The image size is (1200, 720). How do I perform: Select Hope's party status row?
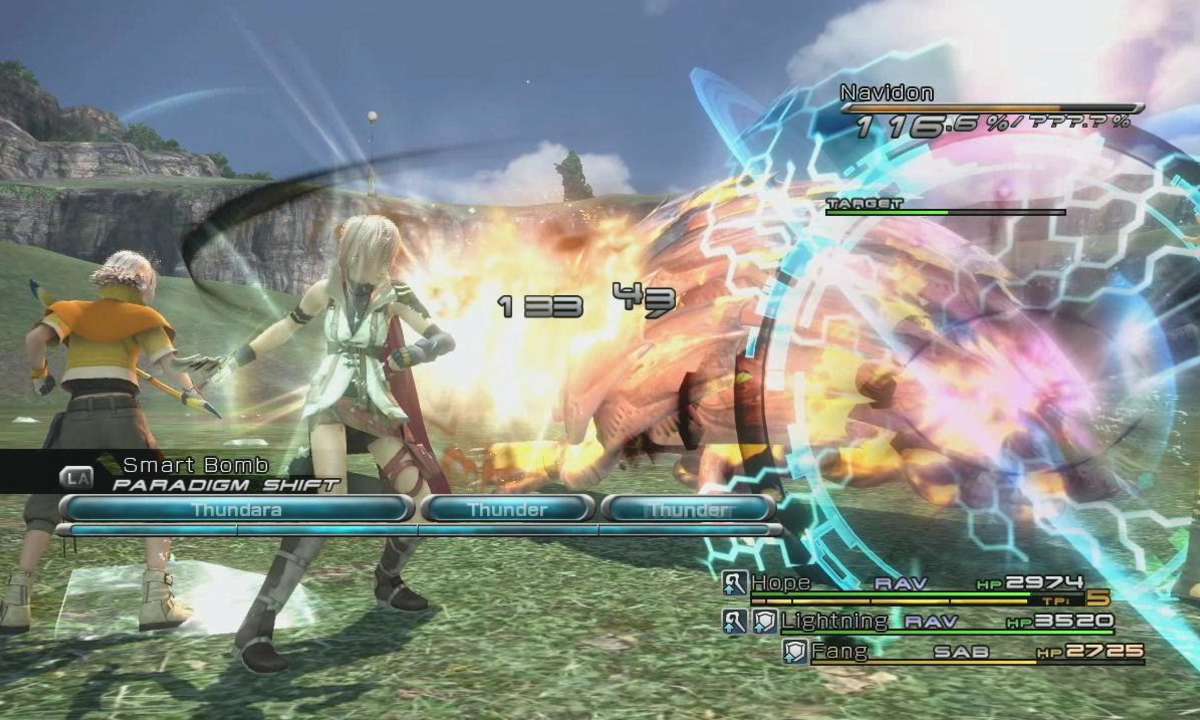pyautogui.click(x=915, y=584)
